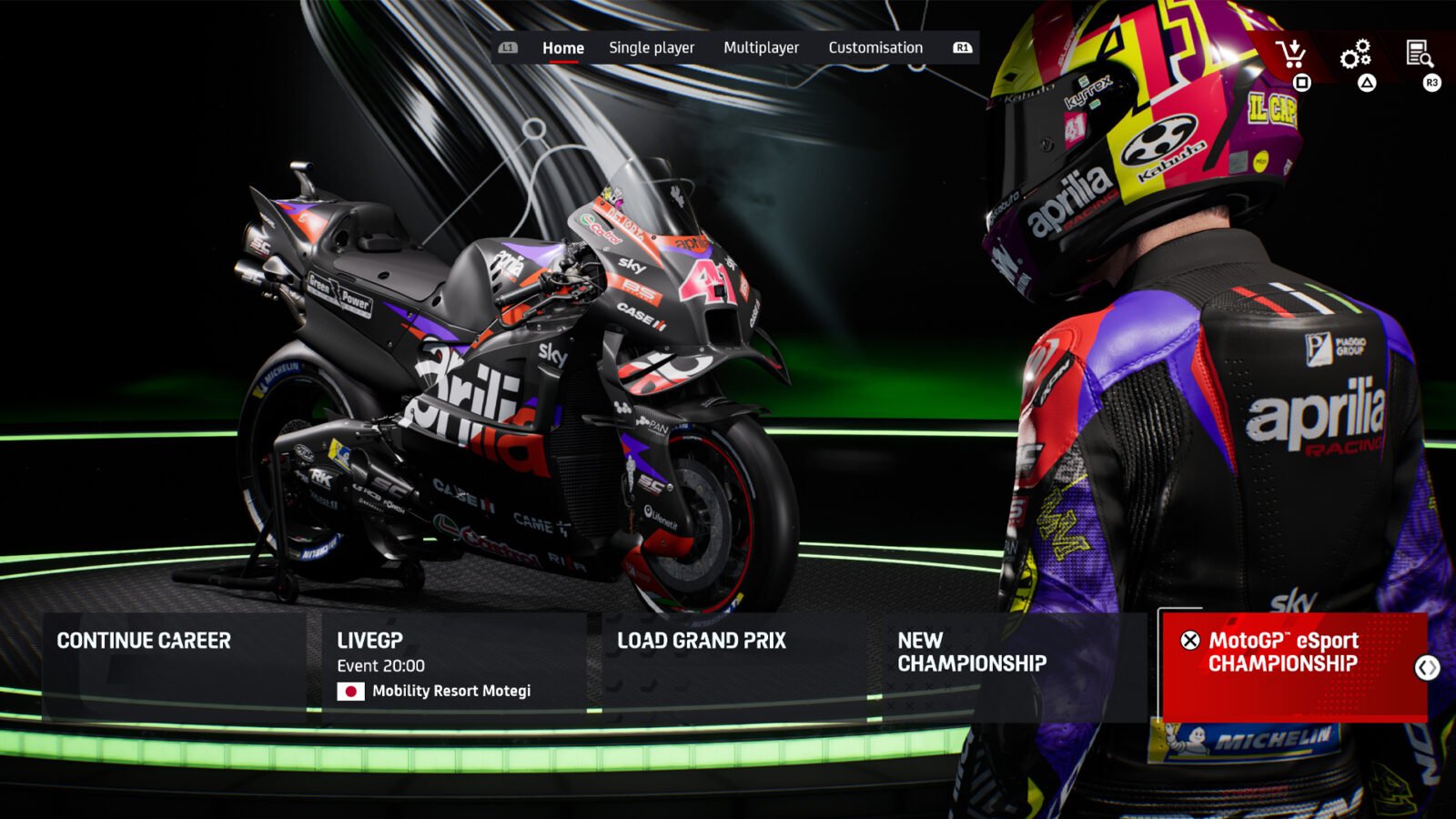
Task: Switch to the Single player tab
Action: [x=652, y=47]
